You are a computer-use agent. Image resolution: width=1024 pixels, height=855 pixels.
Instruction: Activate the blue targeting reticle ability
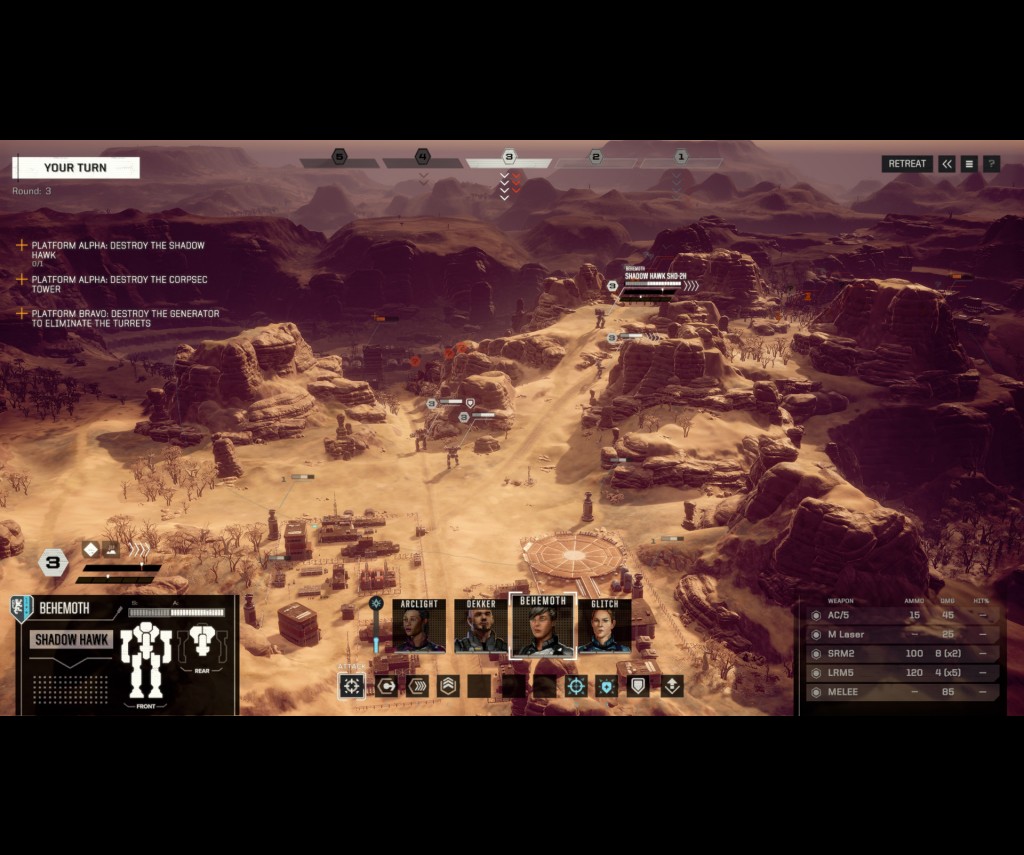[576, 686]
